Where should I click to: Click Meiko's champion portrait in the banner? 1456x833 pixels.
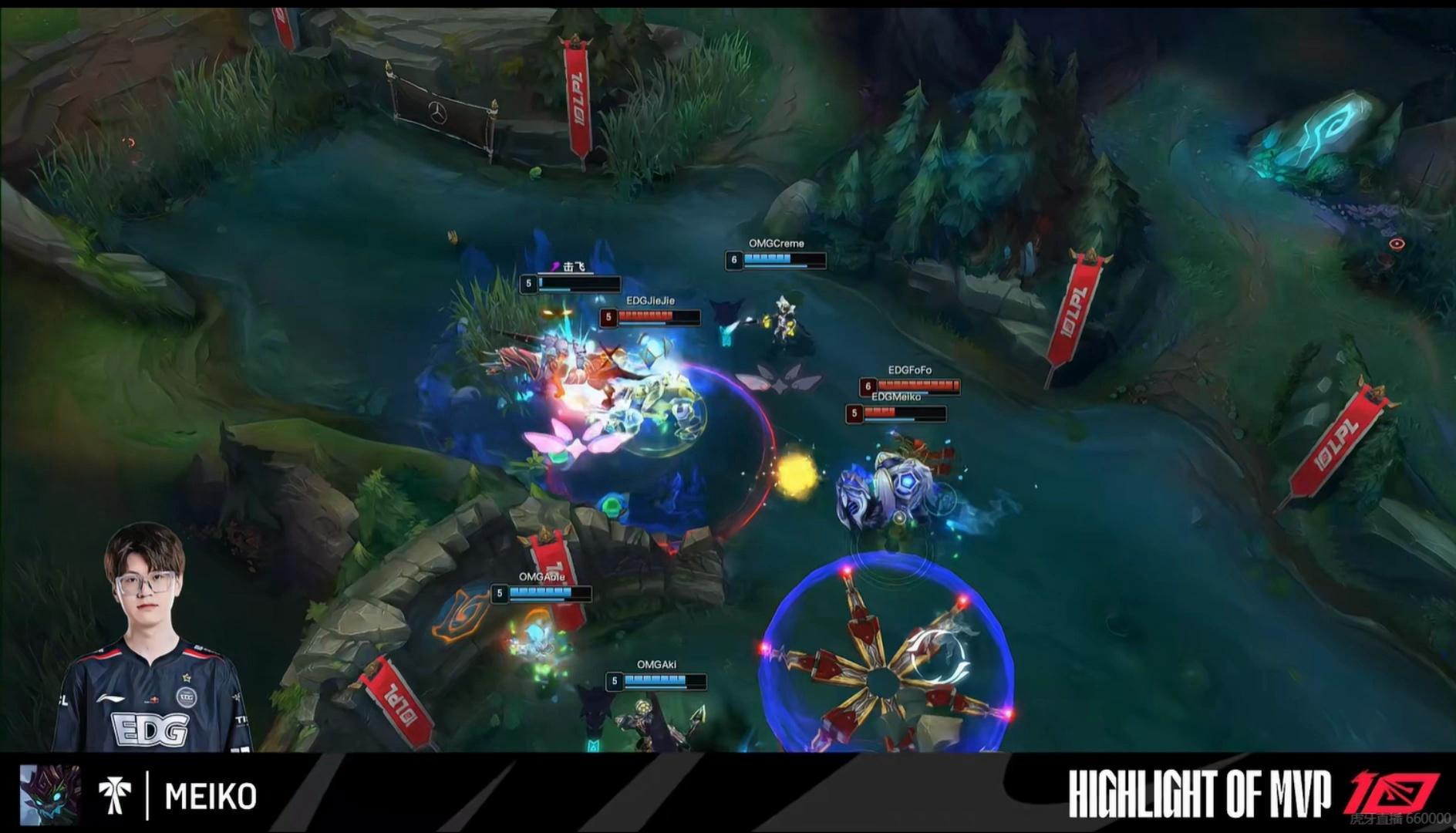49,794
